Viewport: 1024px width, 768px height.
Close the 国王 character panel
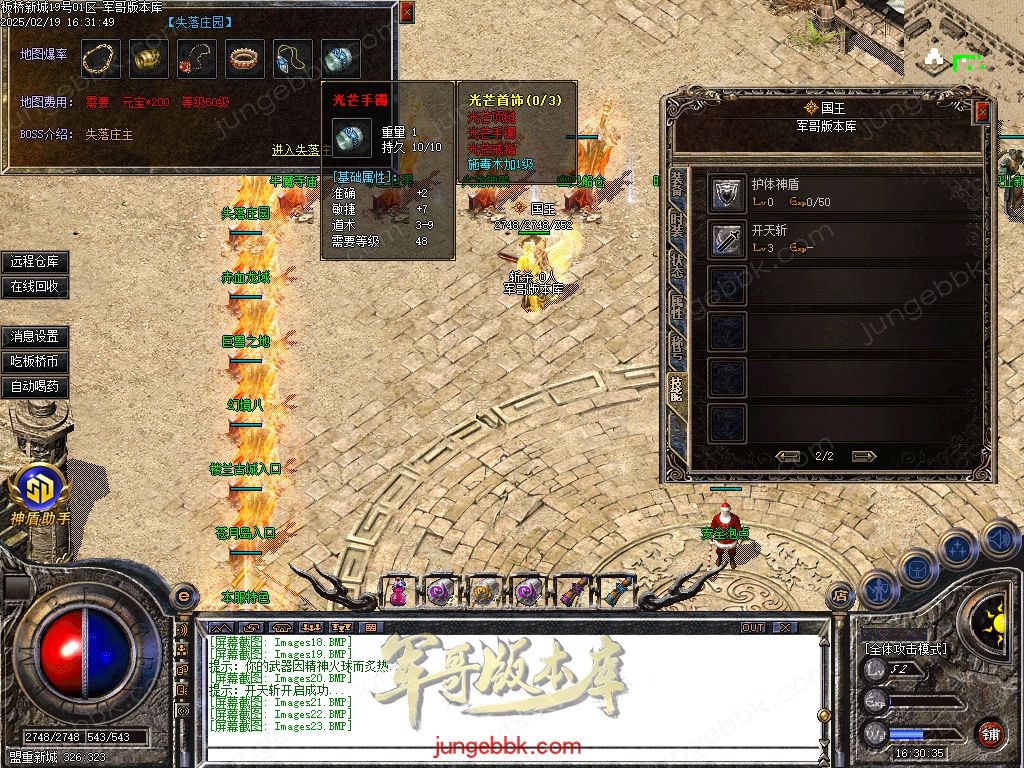coord(982,111)
